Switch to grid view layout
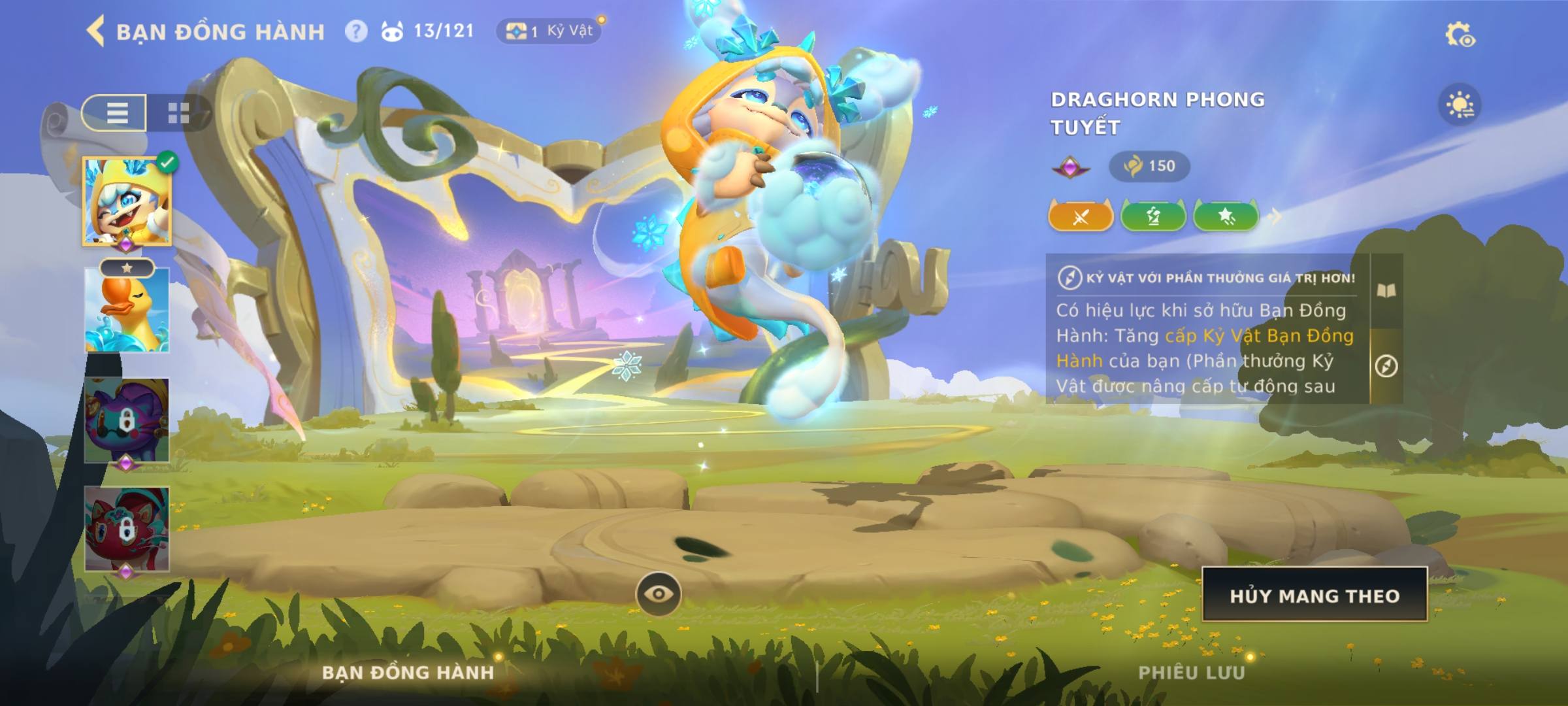Image resolution: width=1568 pixels, height=706 pixels. [x=178, y=113]
